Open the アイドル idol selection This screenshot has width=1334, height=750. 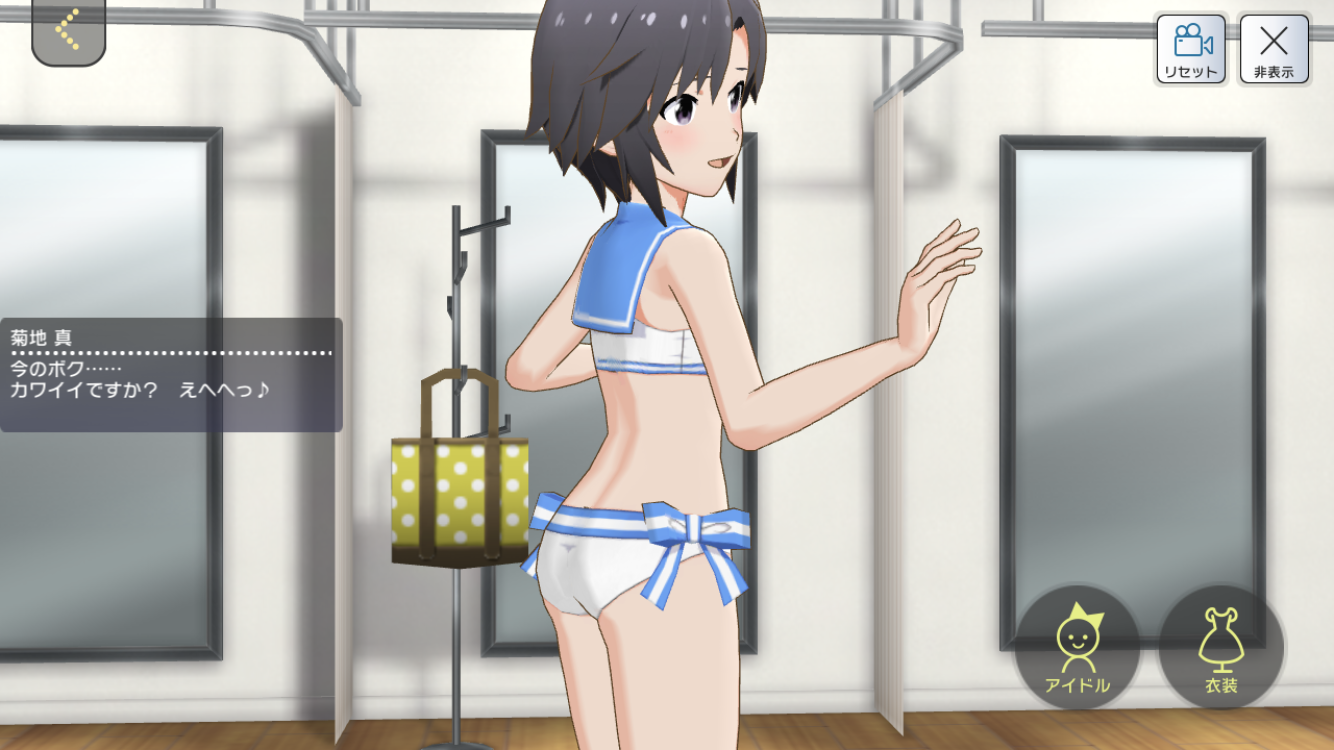click(1077, 647)
